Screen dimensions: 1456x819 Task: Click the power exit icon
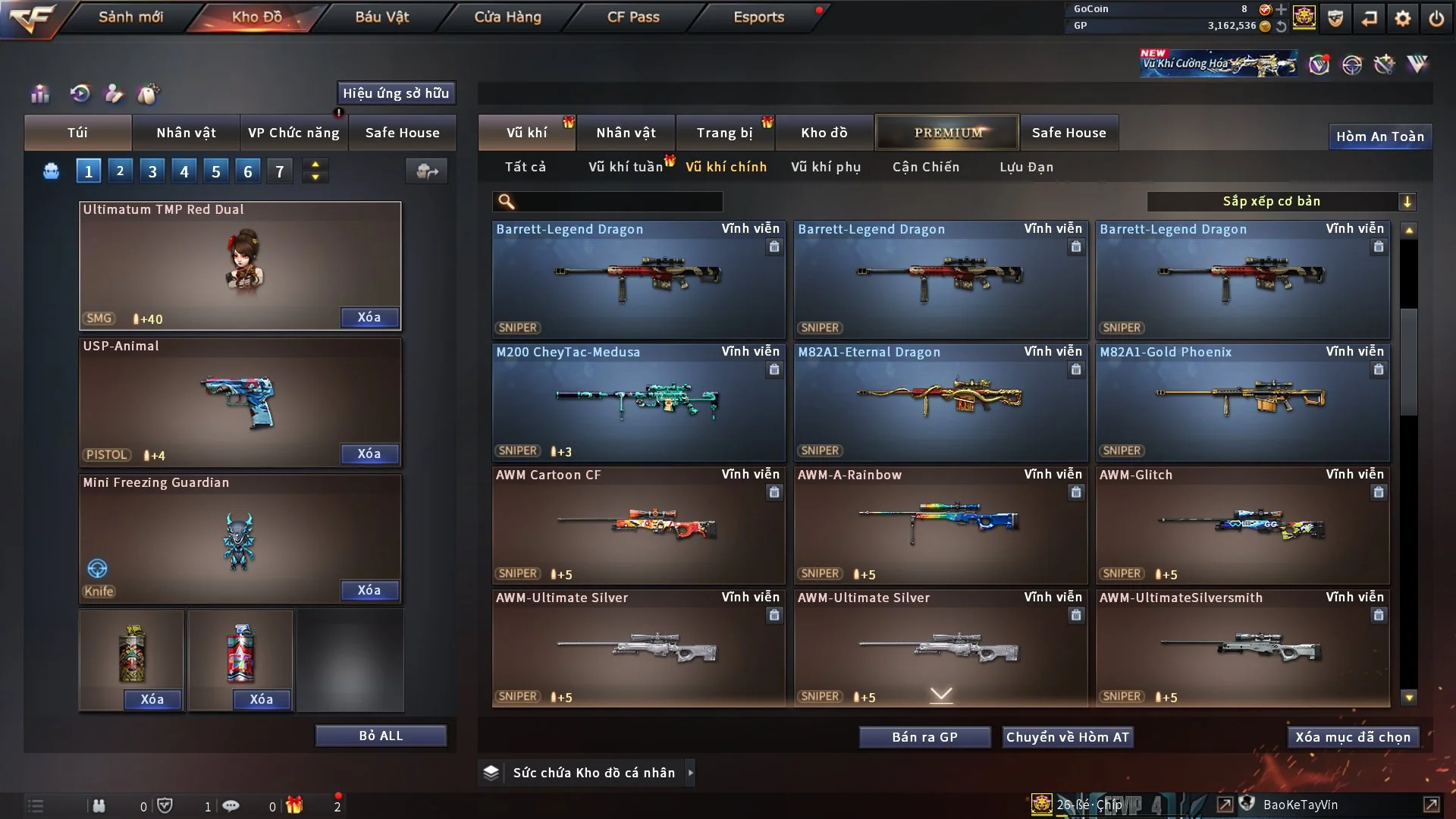pyautogui.click(x=1436, y=18)
